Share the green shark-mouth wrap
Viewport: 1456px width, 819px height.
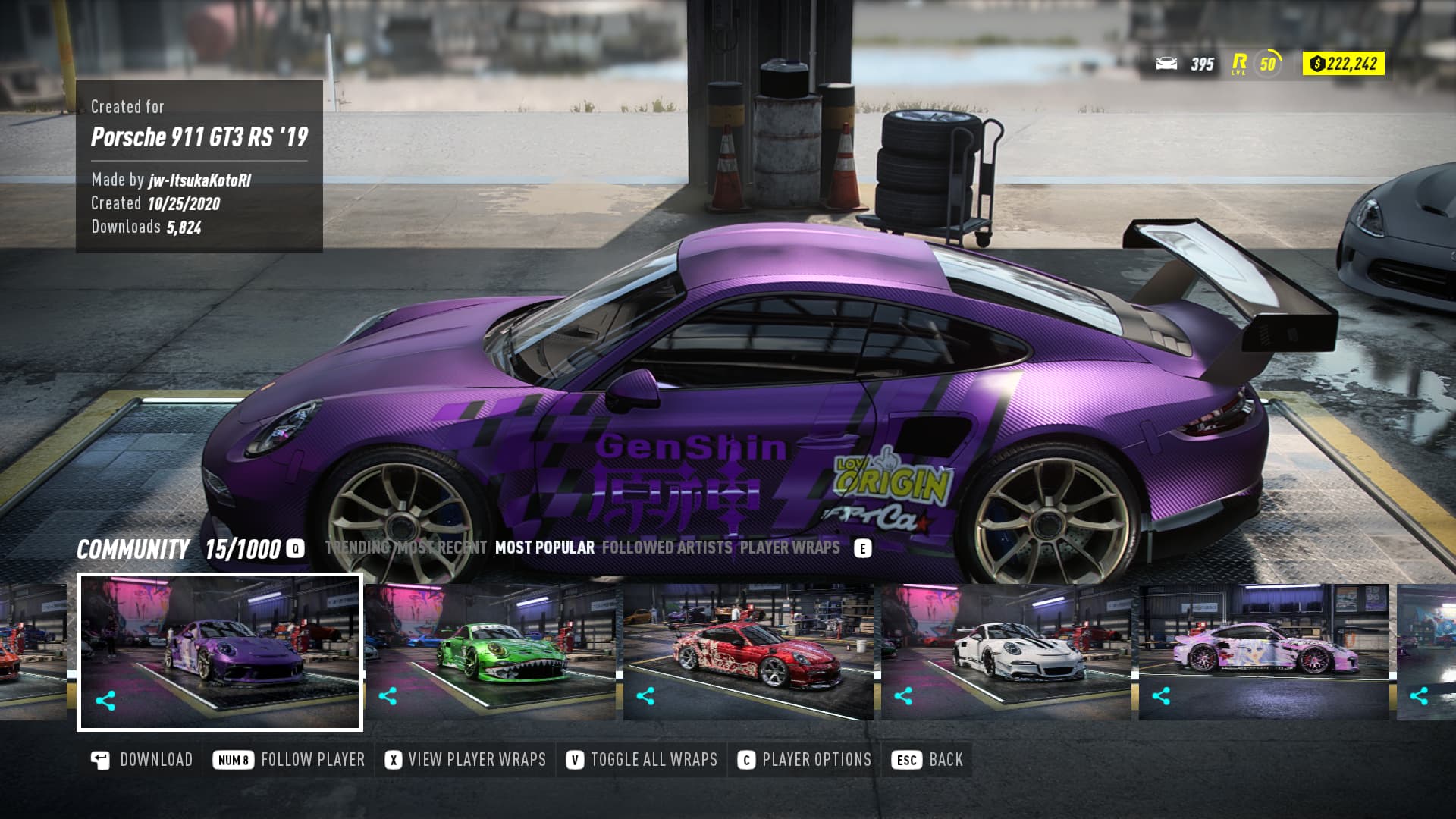tap(388, 696)
